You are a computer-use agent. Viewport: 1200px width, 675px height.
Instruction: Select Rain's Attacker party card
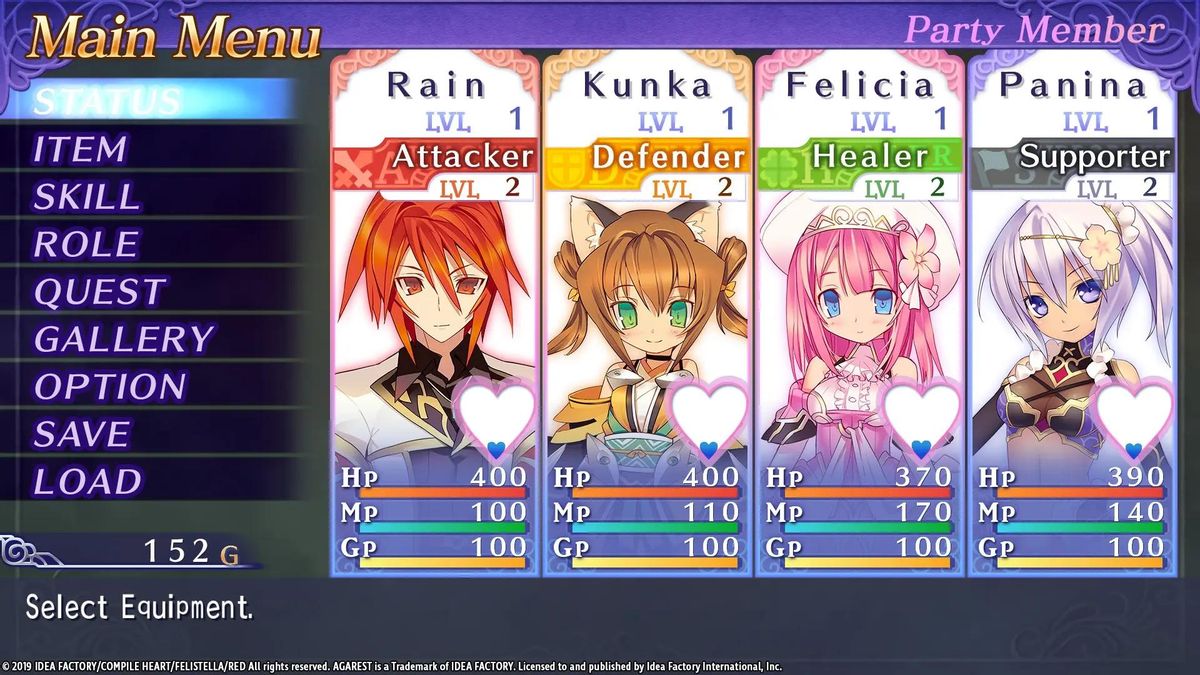click(x=435, y=315)
